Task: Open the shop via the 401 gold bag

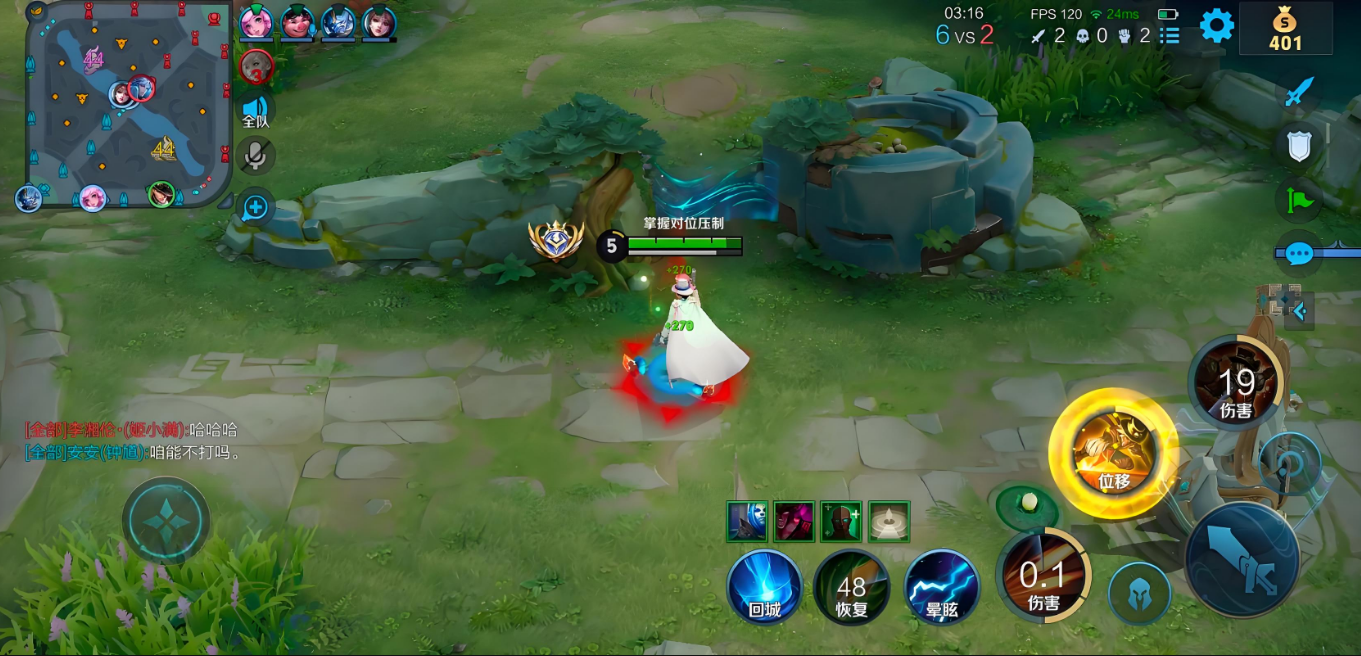Action: tap(1285, 28)
